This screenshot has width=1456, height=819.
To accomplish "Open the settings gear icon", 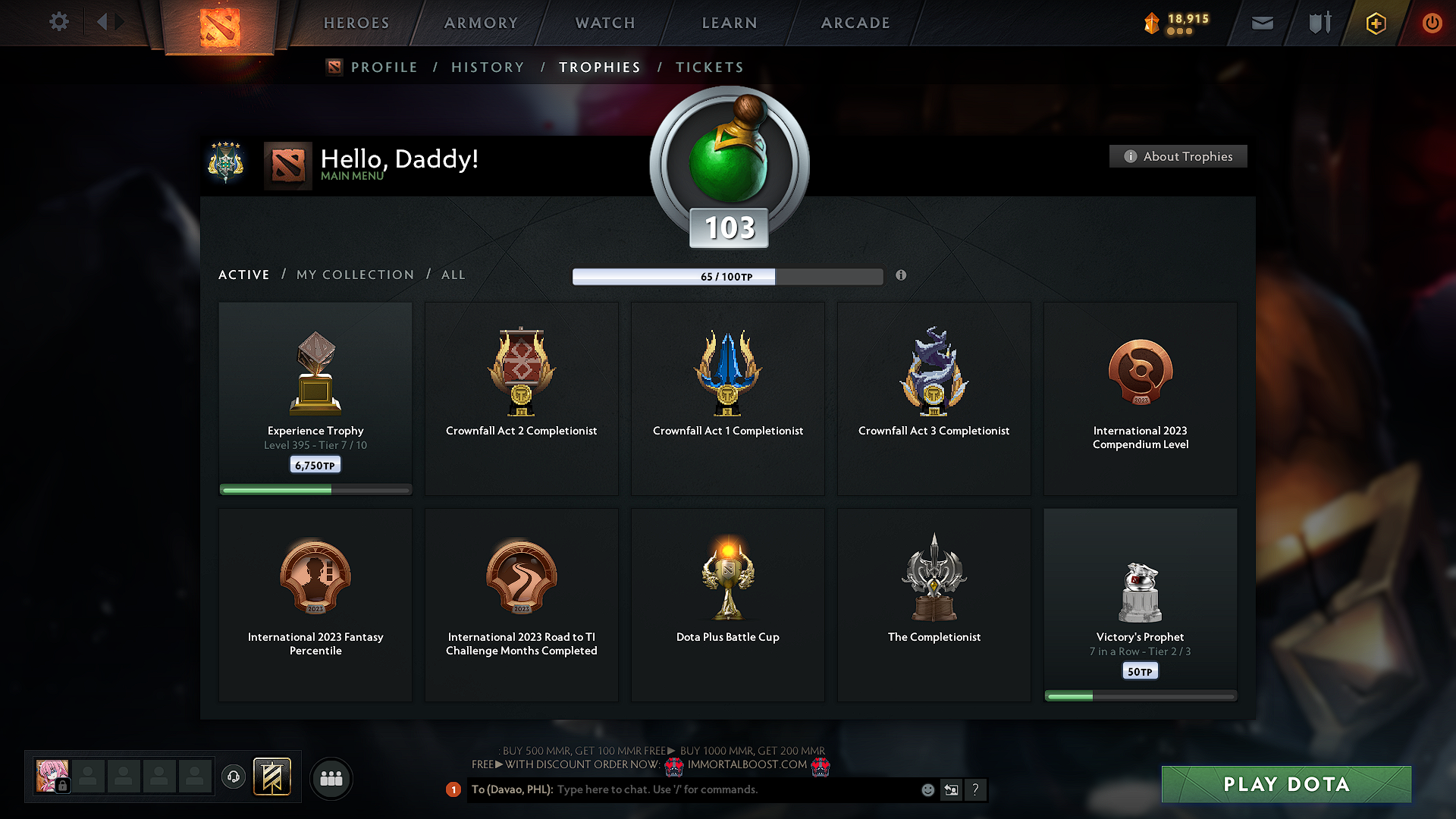I will click(58, 22).
